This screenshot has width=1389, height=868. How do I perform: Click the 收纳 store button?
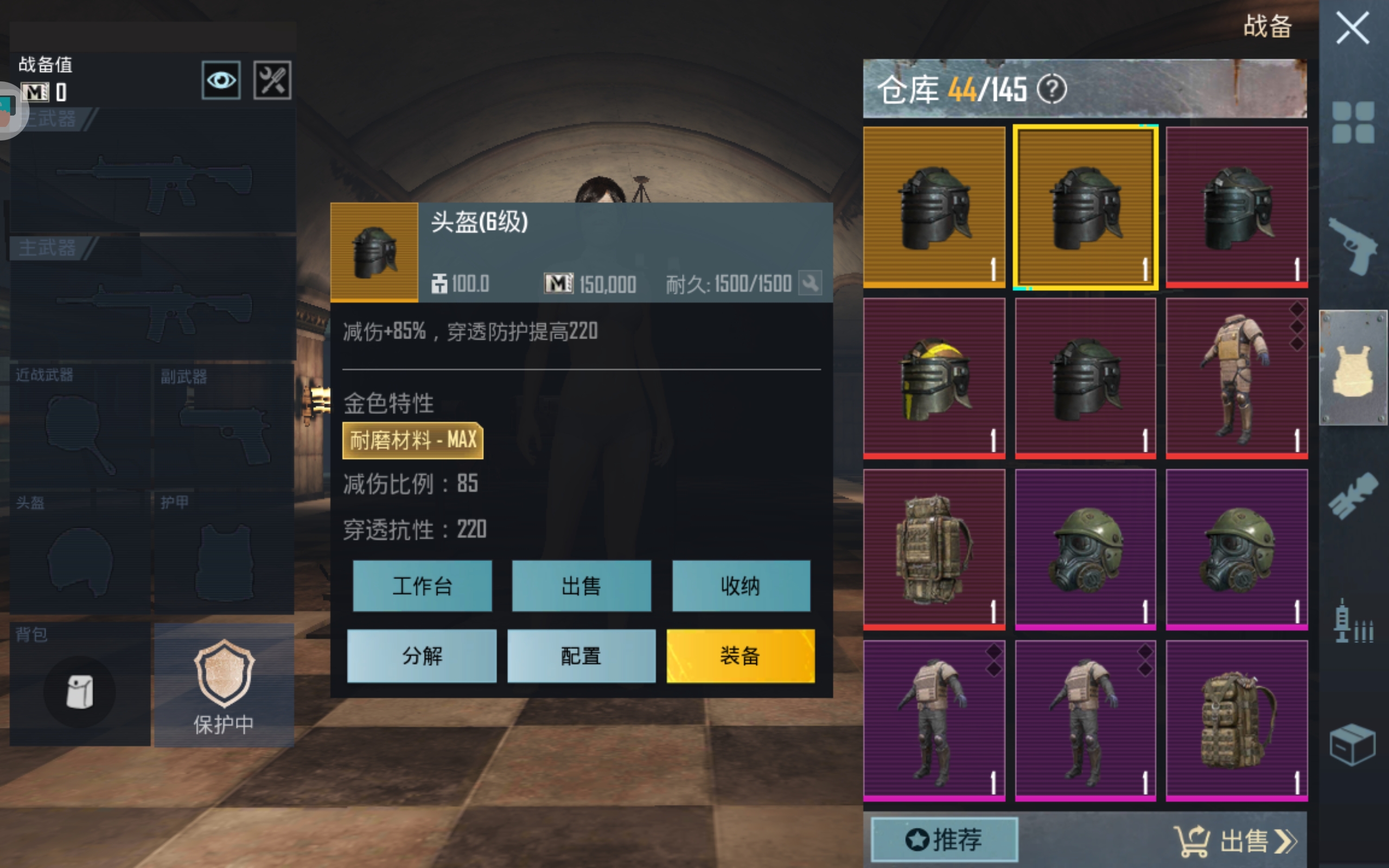pyautogui.click(x=741, y=586)
